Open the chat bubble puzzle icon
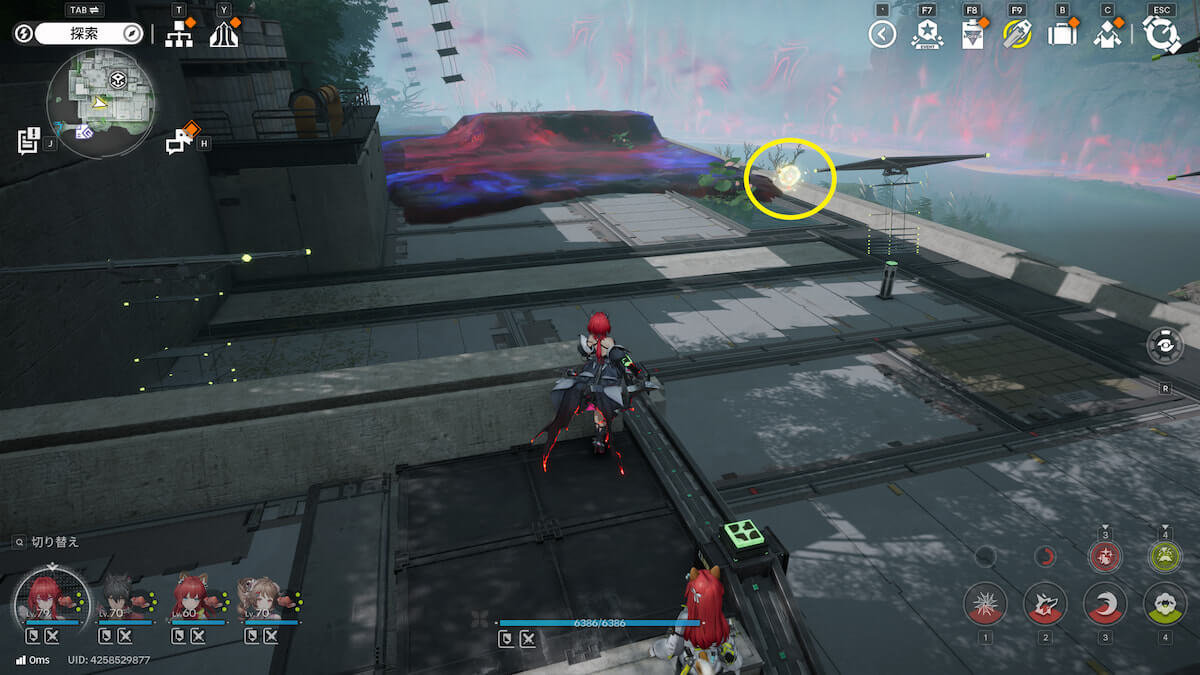 [x=180, y=141]
